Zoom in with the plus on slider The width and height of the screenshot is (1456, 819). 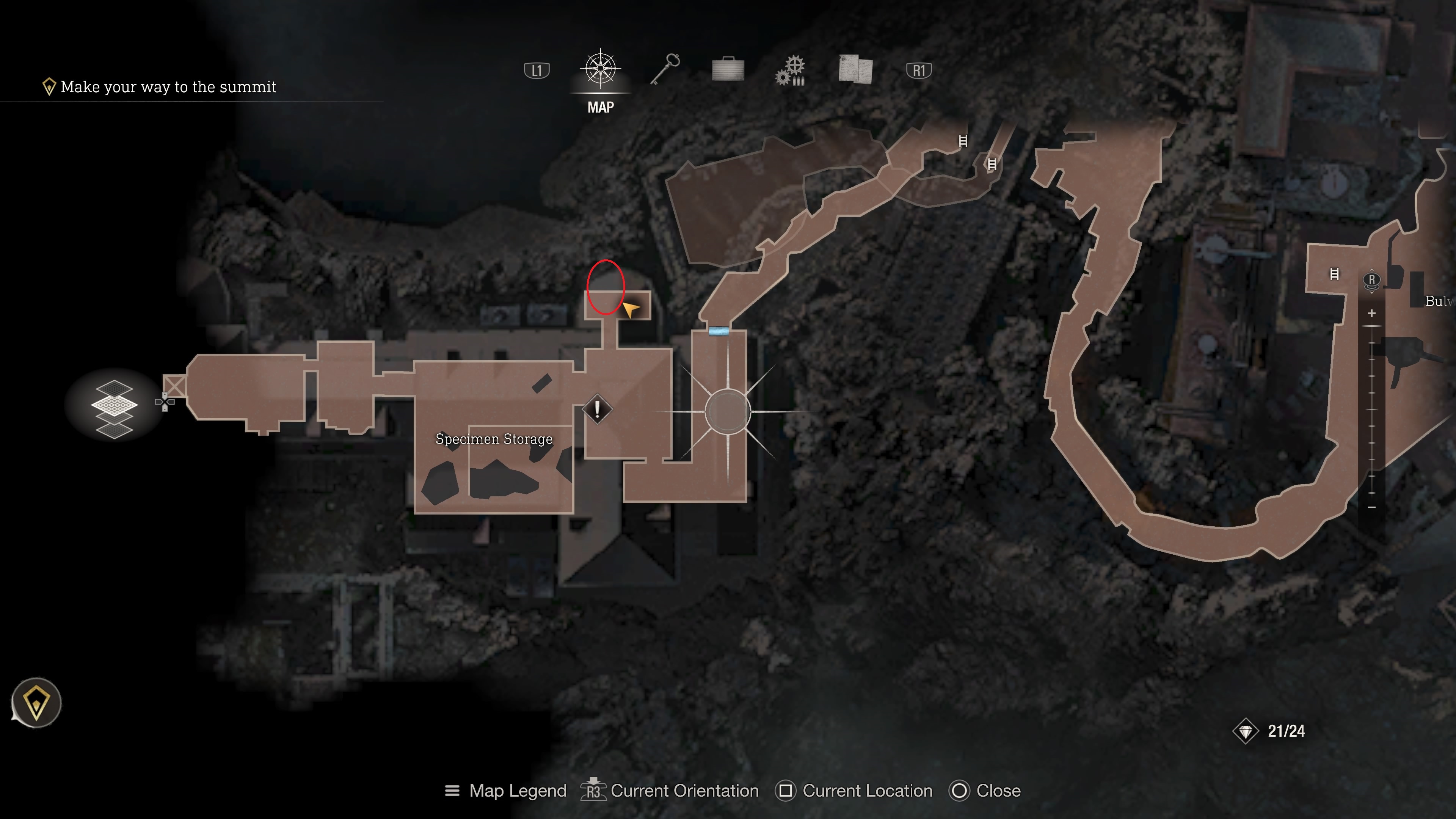pyautogui.click(x=1372, y=313)
